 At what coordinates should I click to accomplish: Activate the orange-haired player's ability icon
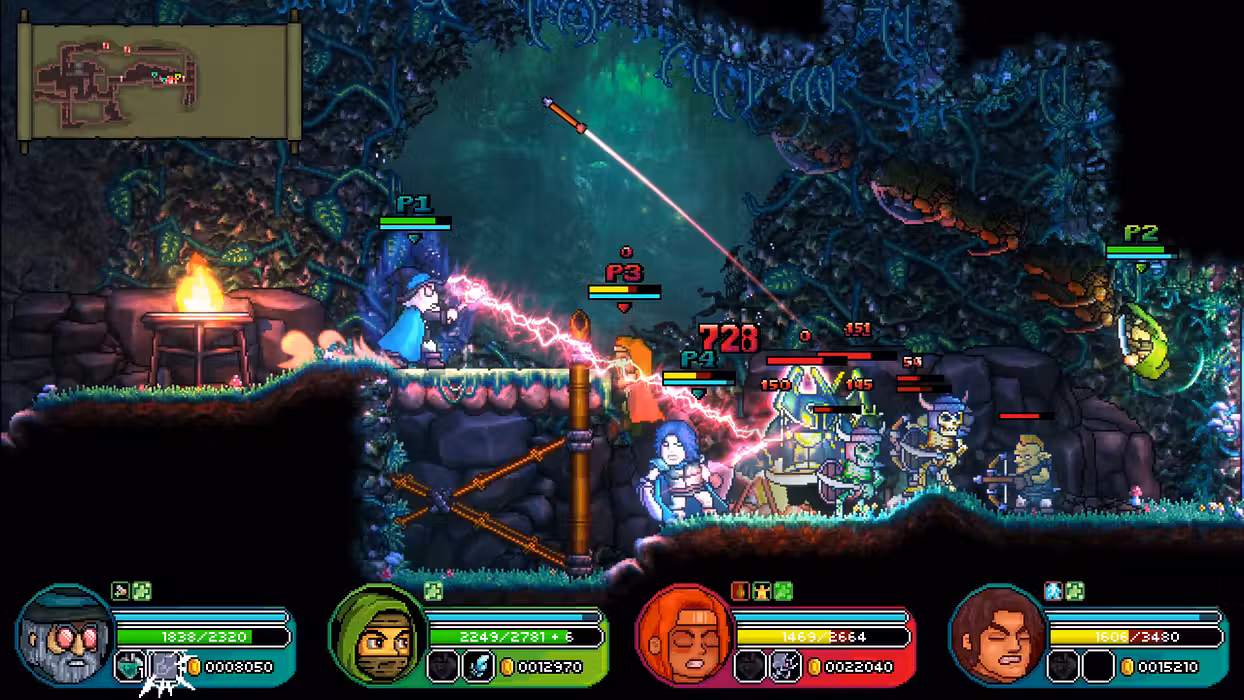[785, 666]
